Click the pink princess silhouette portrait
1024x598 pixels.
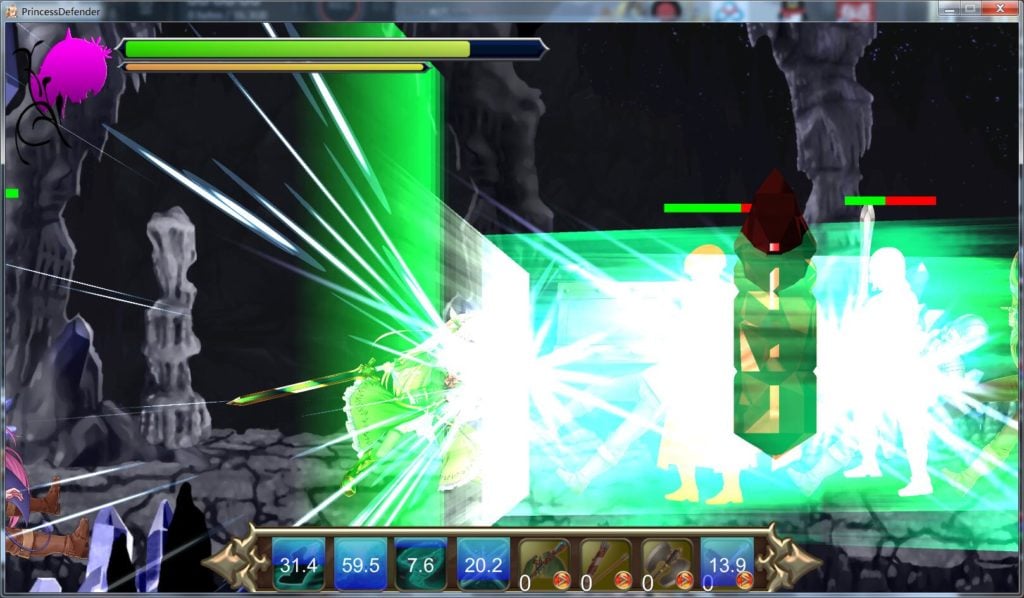pyautogui.click(x=68, y=70)
